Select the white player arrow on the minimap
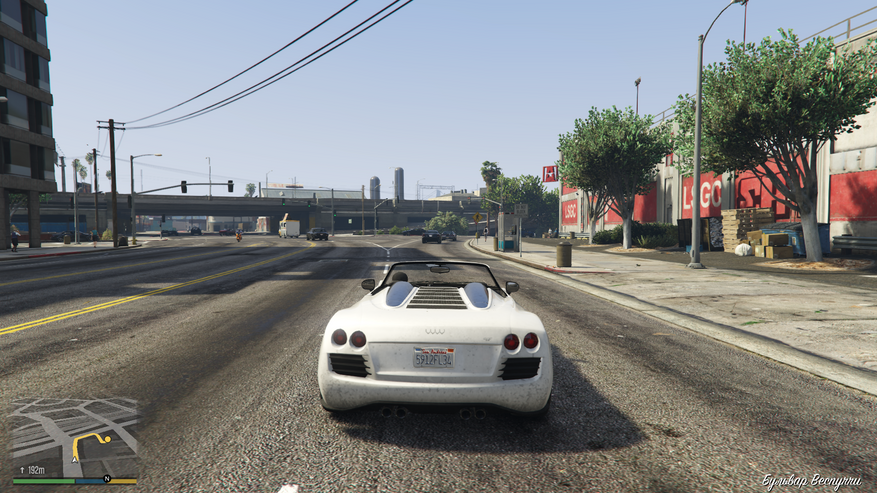 74,458
